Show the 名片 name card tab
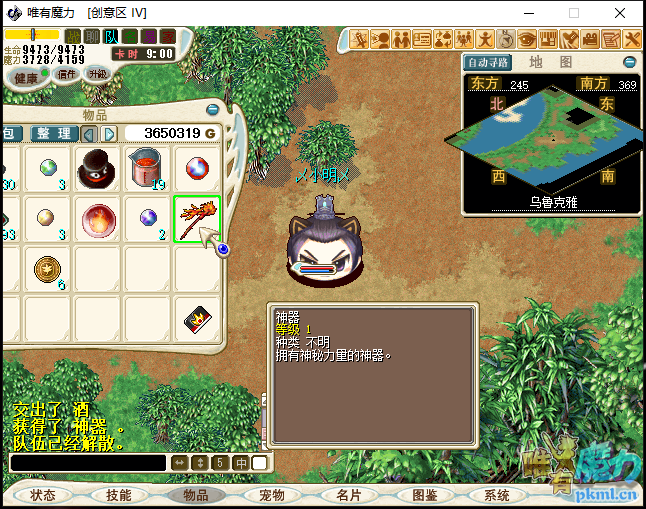The height and width of the screenshot is (509, 646). click(348, 495)
